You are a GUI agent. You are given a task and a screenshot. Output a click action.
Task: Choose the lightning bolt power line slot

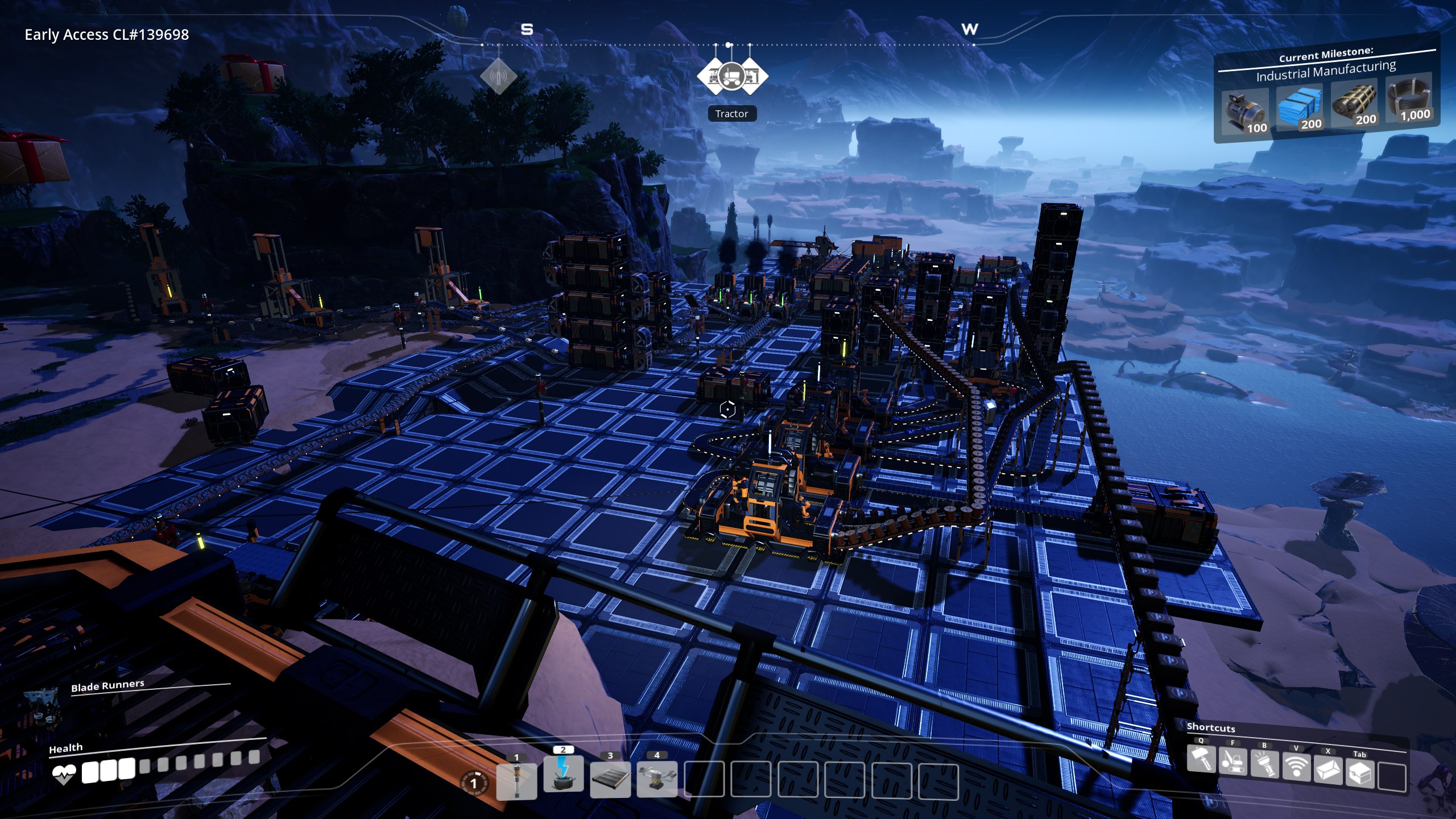click(563, 773)
